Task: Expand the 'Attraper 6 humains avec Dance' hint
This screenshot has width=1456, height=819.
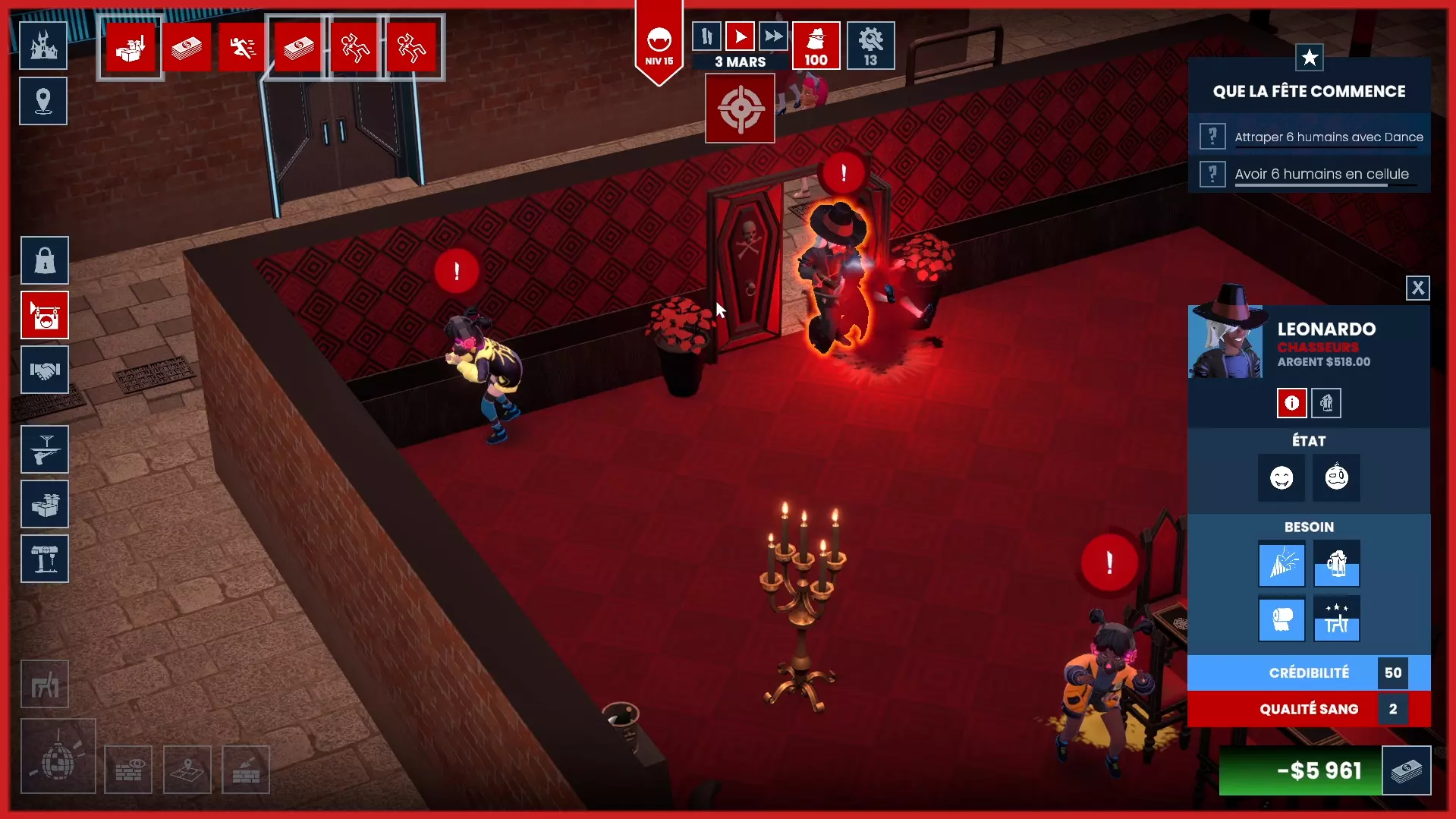Action: click(1212, 136)
